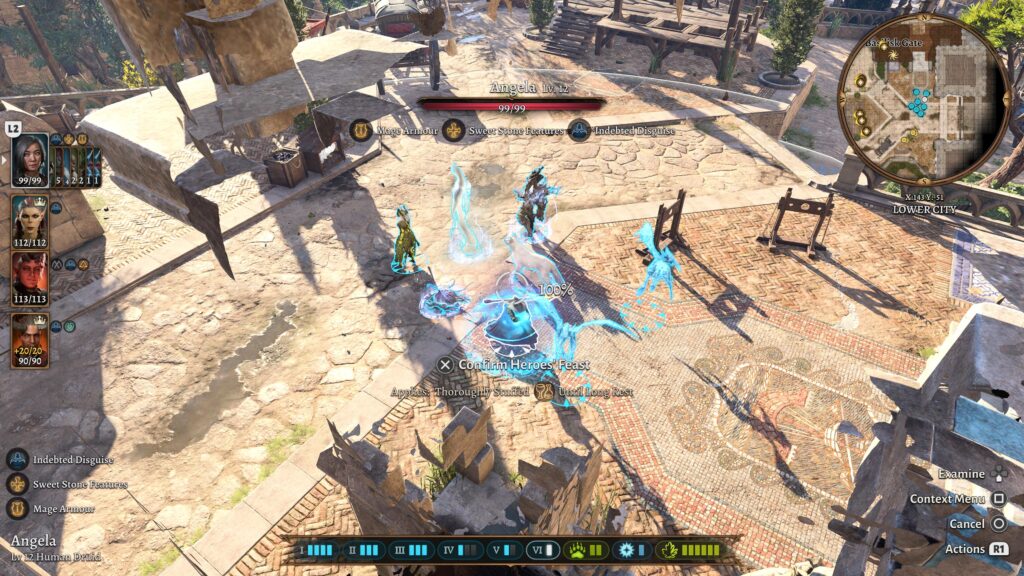Screen dimensions: 1024x576
Task: Select the green leaf resource charges
Action: click(x=690, y=549)
